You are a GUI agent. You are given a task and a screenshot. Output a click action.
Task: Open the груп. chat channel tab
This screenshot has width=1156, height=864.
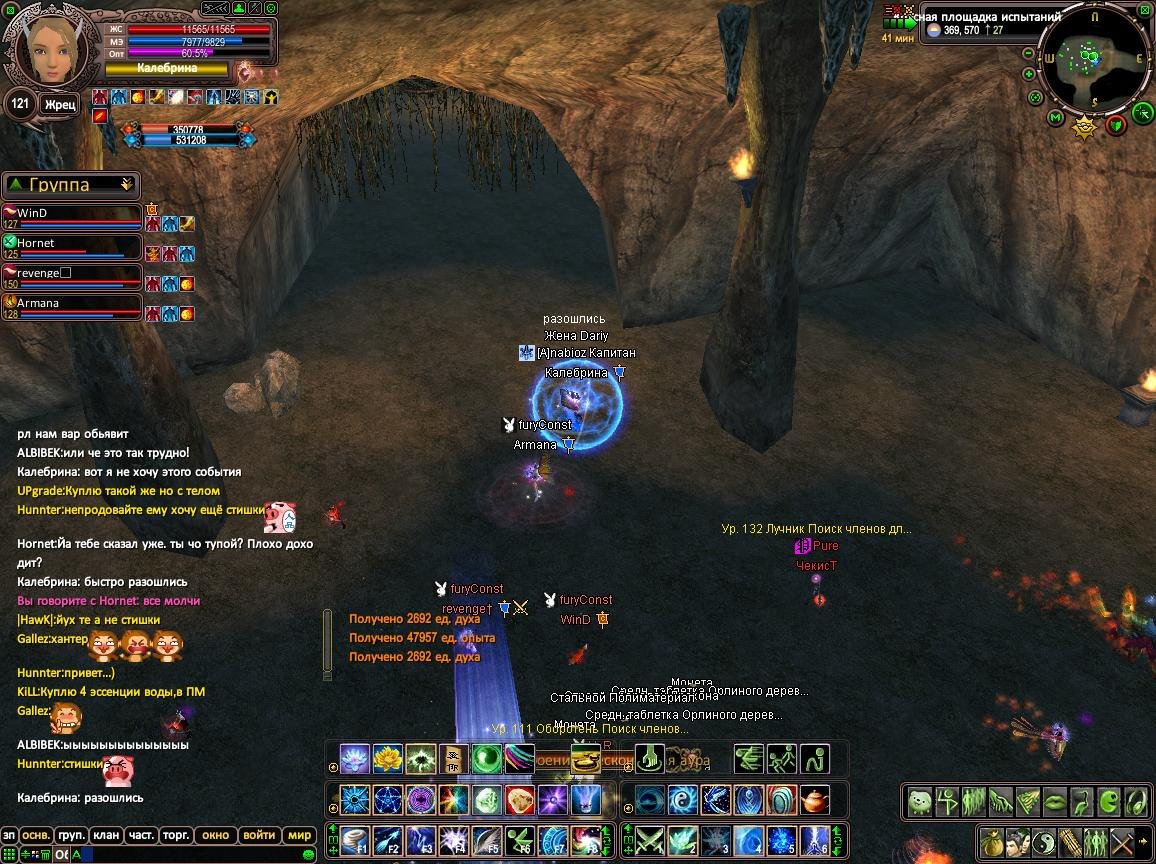point(71,835)
